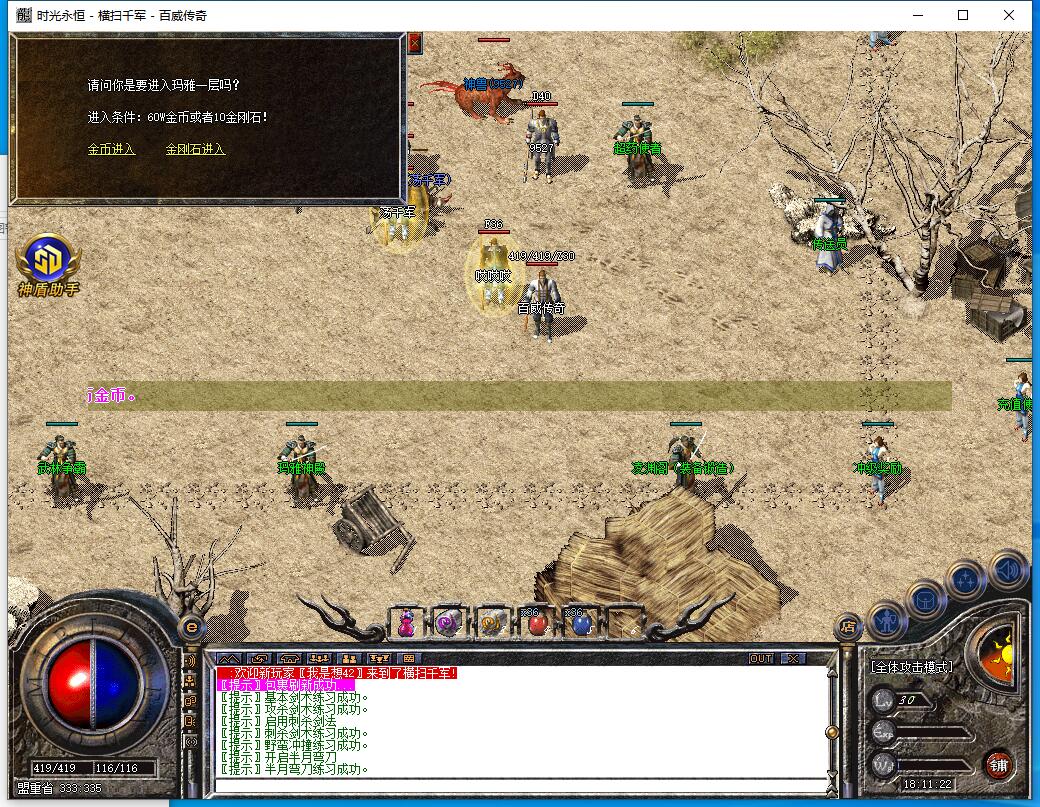This screenshot has width=1040, height=807.
Task: Open the bag inventory round button
Action: pos(925,600)
